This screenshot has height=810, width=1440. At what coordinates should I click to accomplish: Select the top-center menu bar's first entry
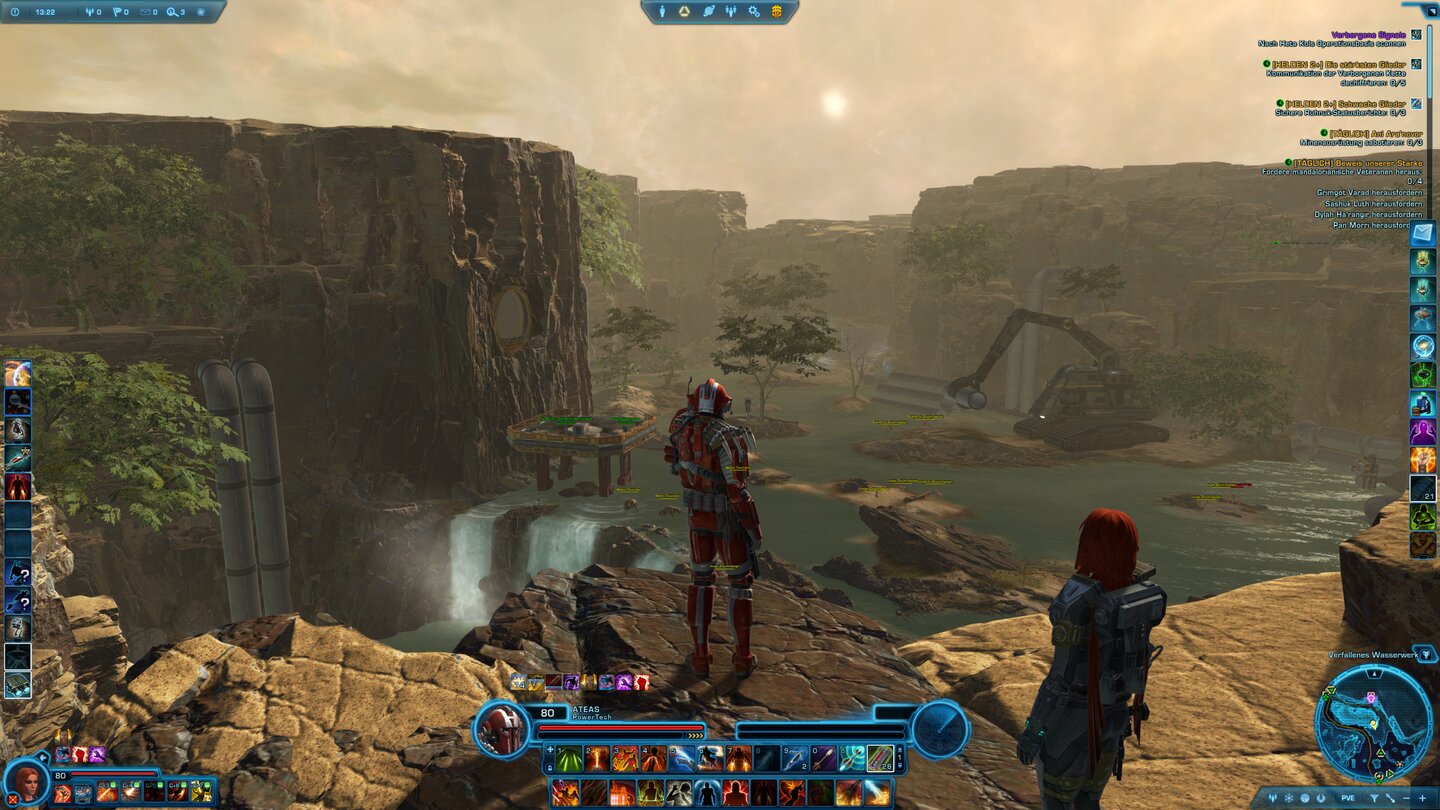click(662, 12)
